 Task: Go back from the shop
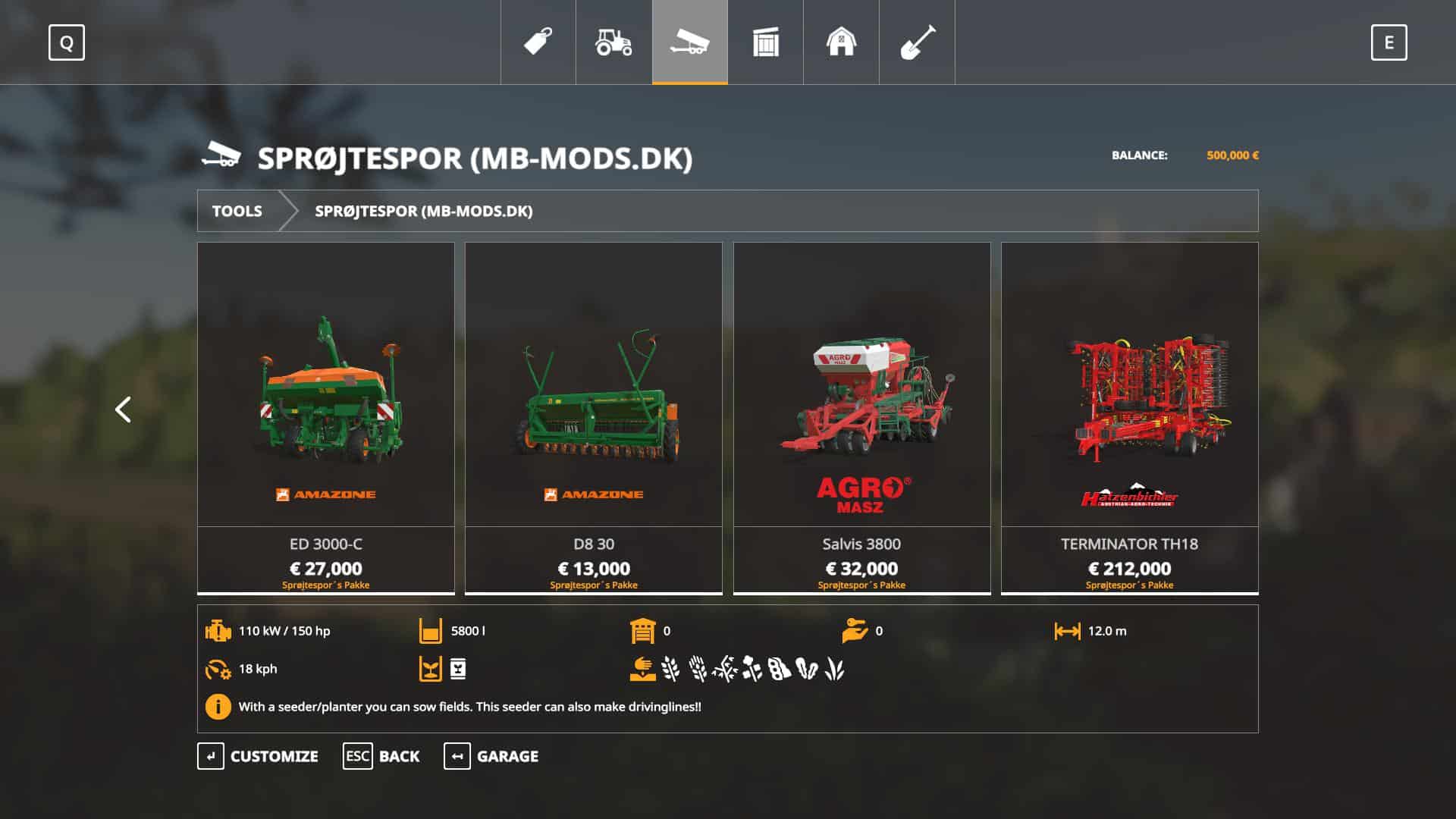[381, 756]
